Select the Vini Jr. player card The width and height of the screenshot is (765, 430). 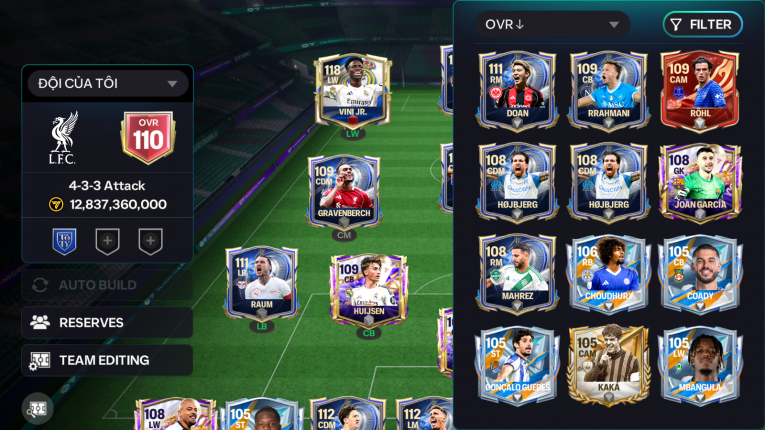pyautogui.click(x=352, y=90)
